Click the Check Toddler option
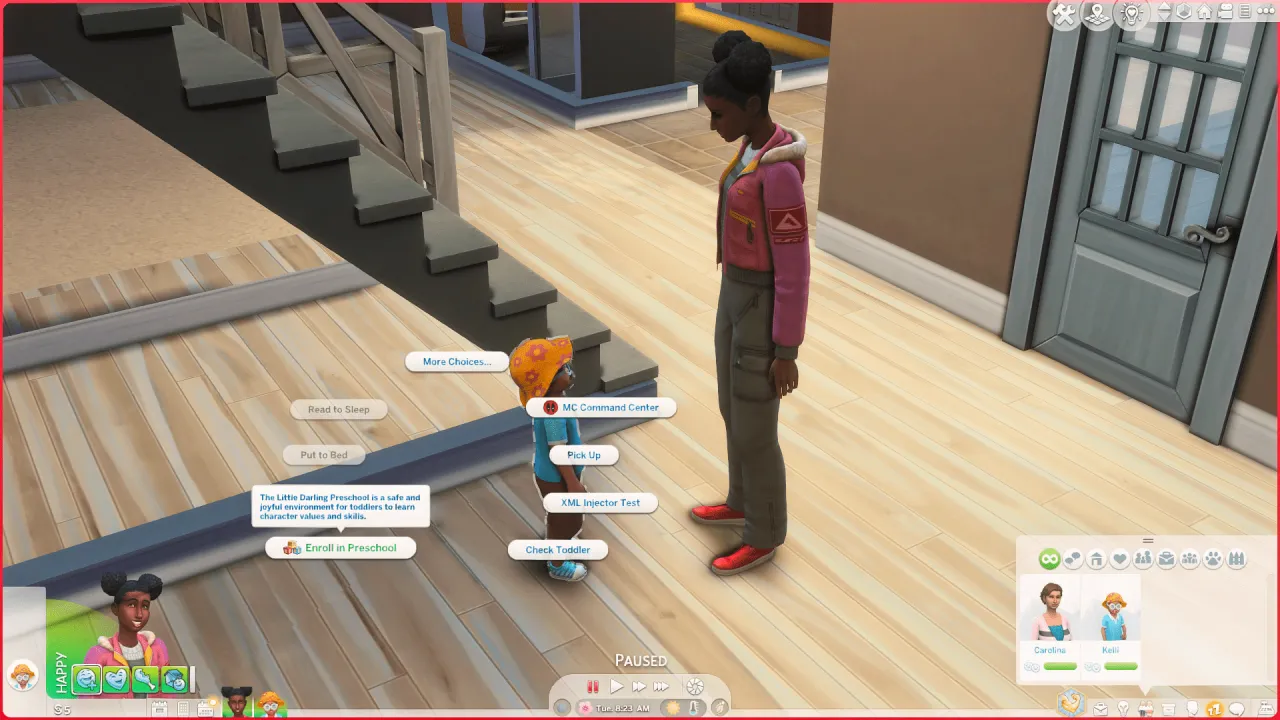Image resolution: width=1280 pixels, height=720 pixels. tap(558, 550)
